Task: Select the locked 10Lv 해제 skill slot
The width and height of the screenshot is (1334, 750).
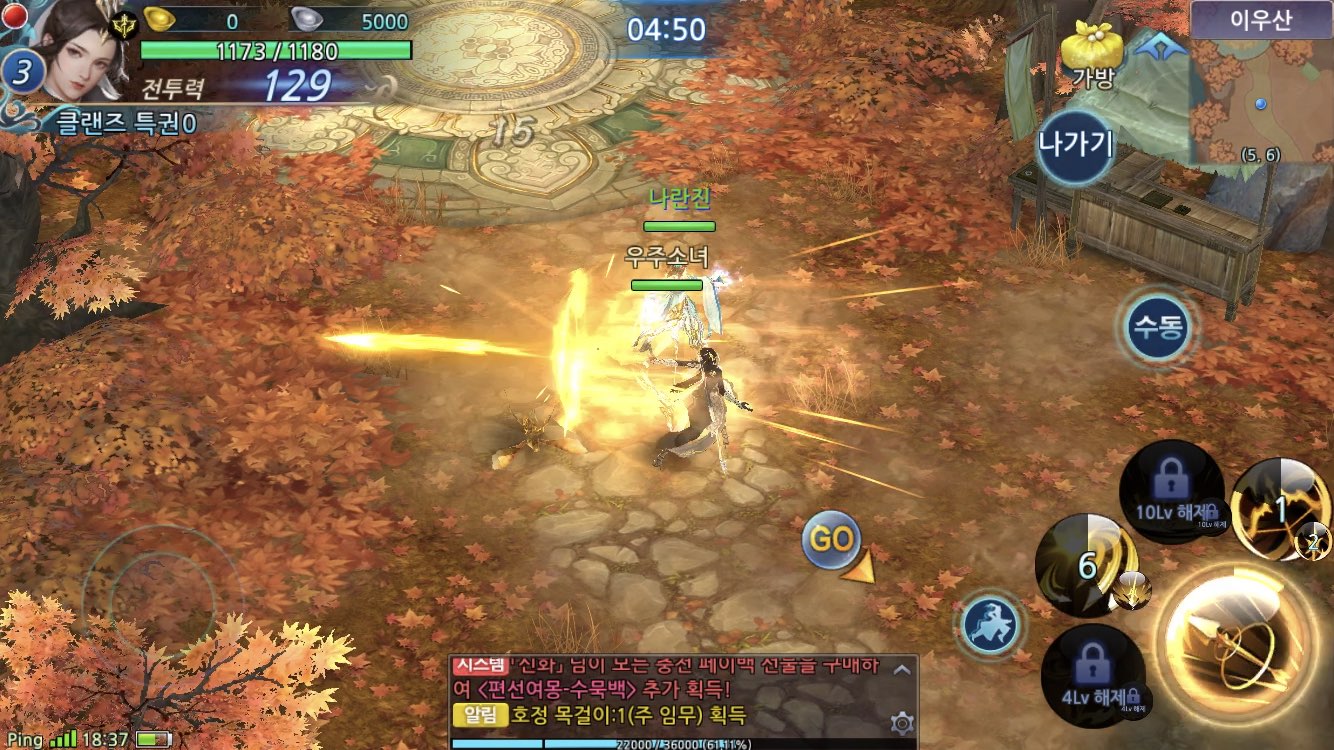Action: (x=1171, y=491)
